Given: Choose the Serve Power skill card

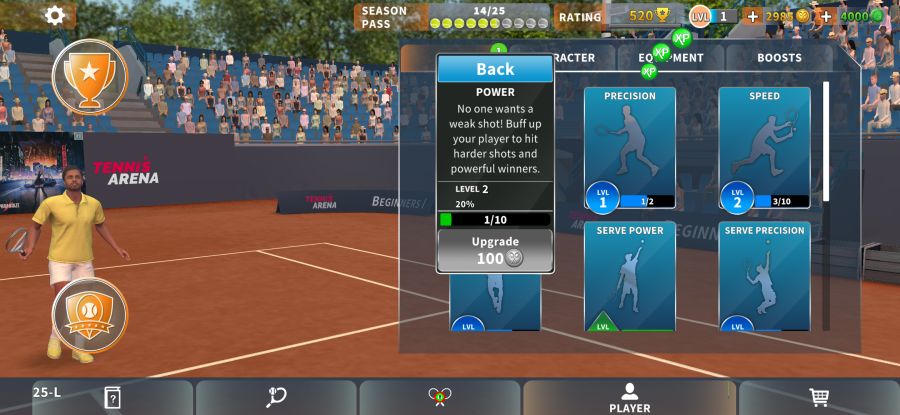Looking at the screenshot, I should point(630,278).
